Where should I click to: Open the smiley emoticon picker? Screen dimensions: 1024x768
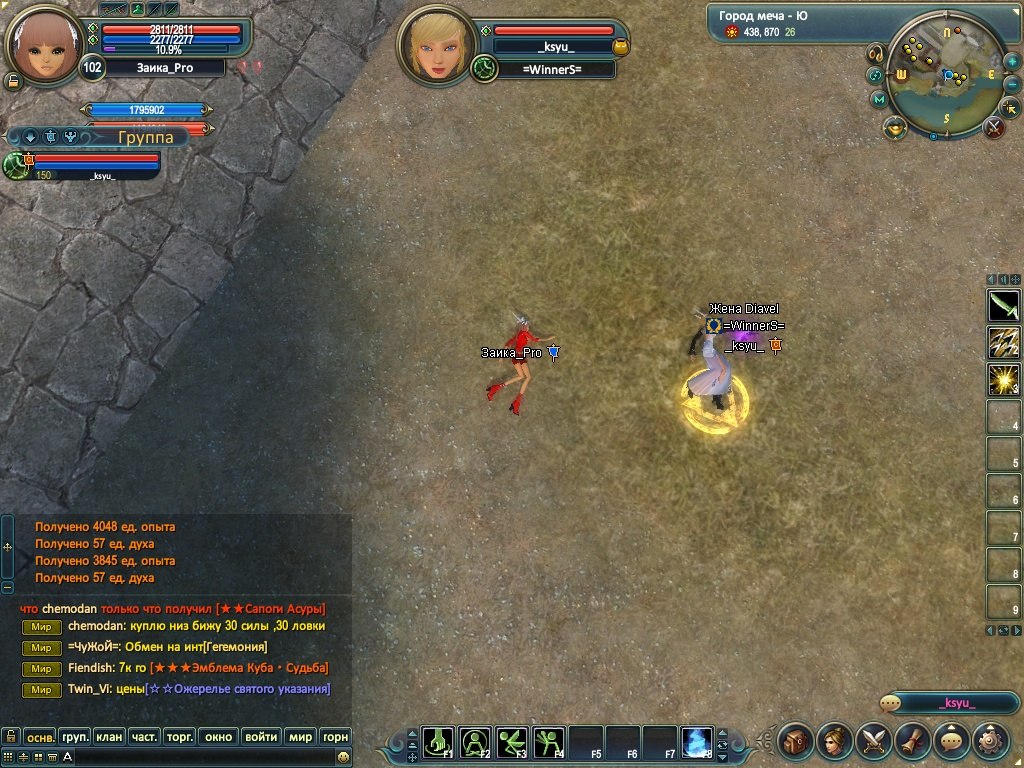point(343,757)
